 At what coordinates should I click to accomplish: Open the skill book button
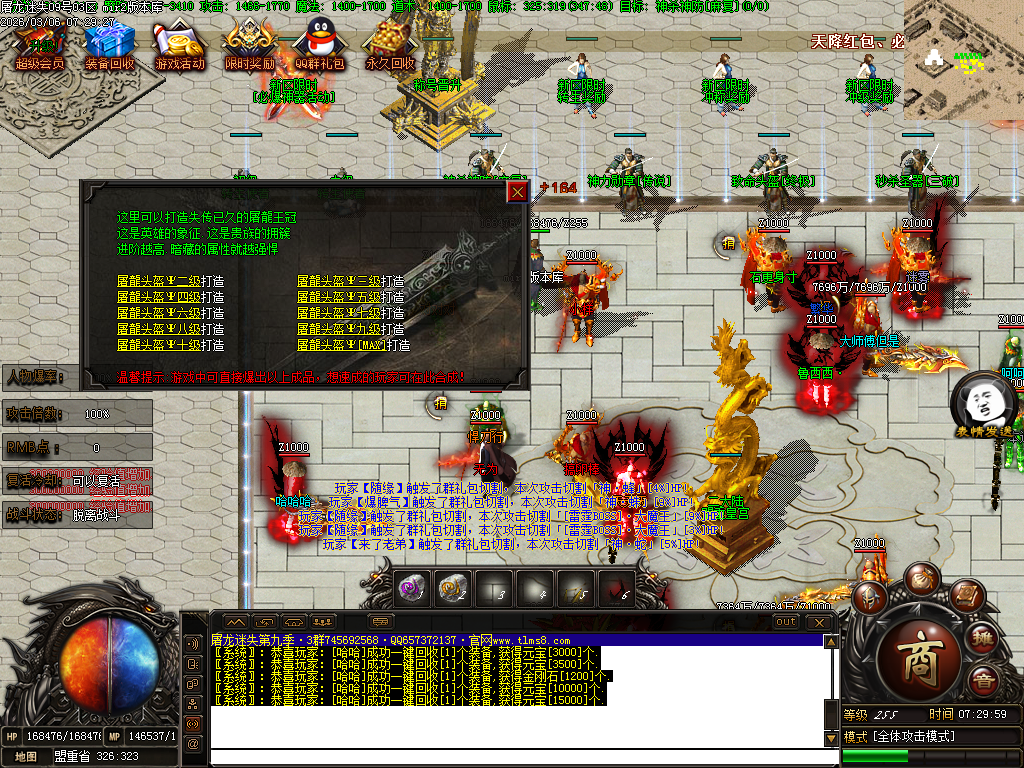click(965, 597)
